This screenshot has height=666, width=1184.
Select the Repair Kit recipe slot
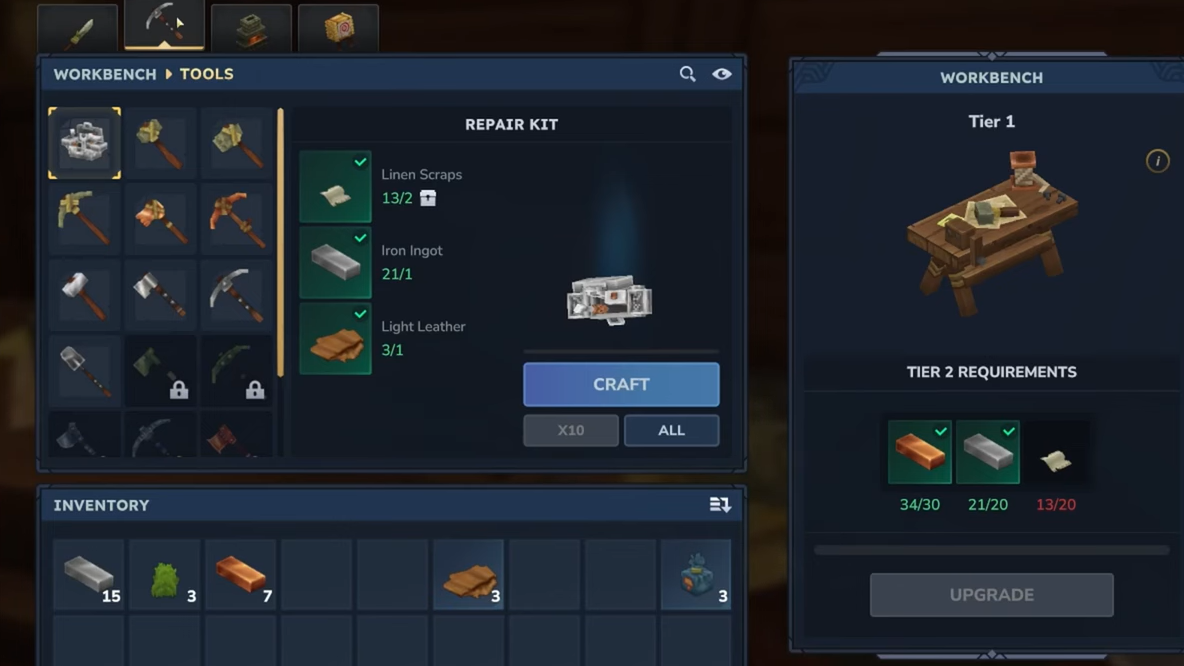(85, 143)
